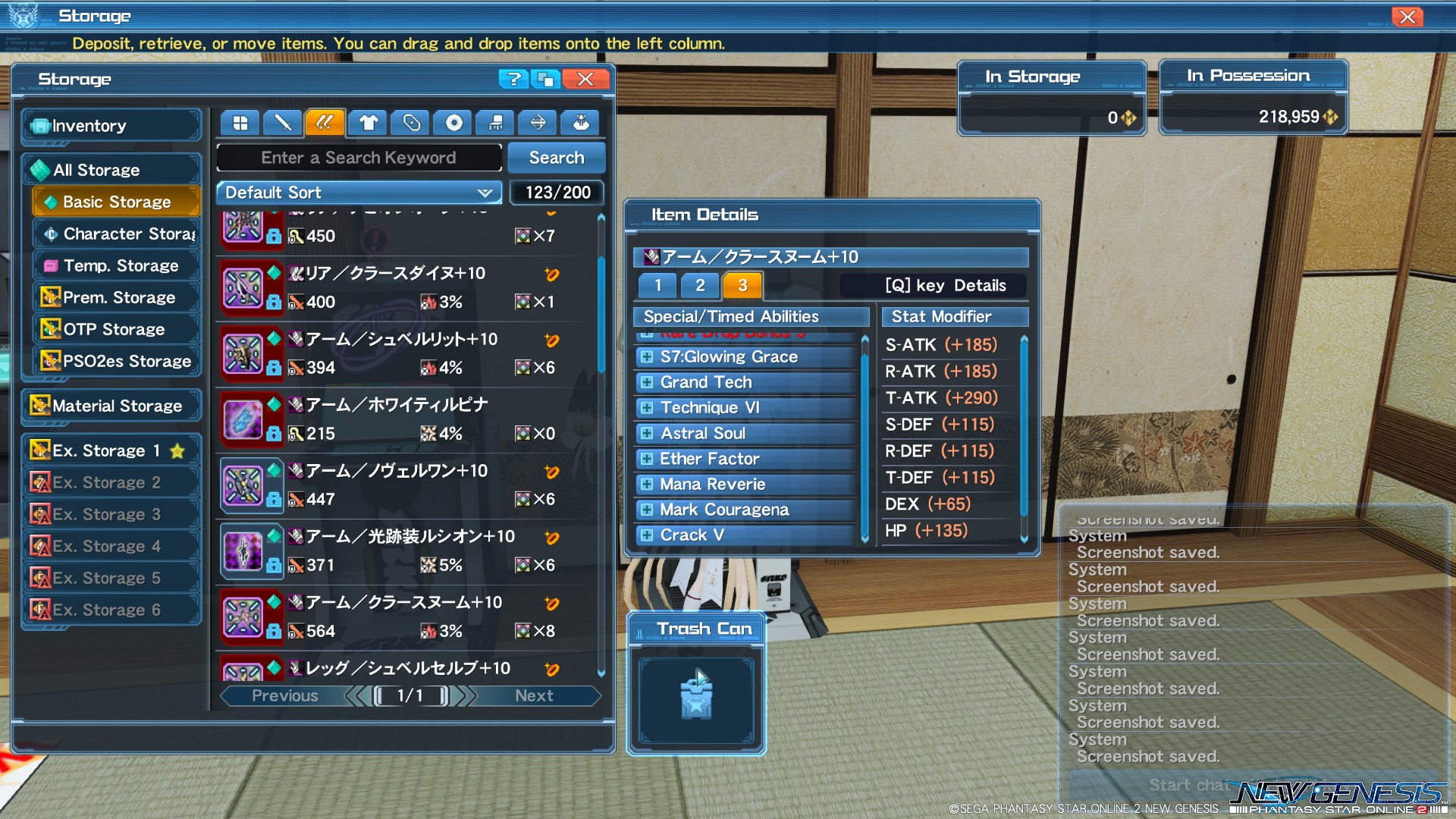The height and width of the screenshot is (819, 1456).
Task: Click the Enter a Search Keyword field
Action: pos(358,157)
